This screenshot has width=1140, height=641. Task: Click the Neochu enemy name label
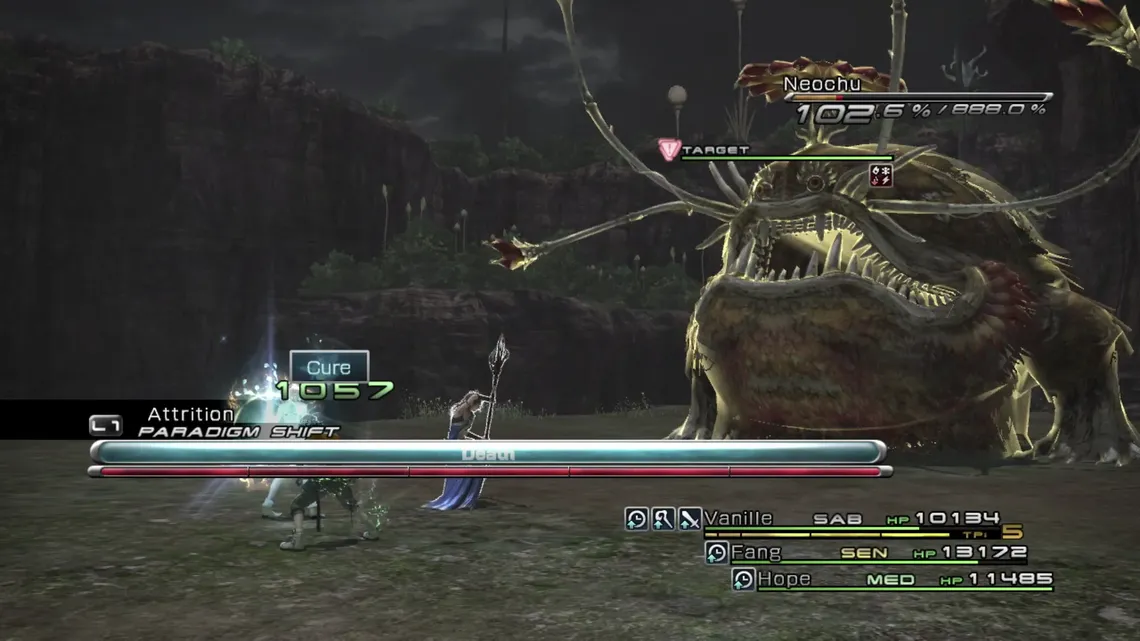coord(821,84)
